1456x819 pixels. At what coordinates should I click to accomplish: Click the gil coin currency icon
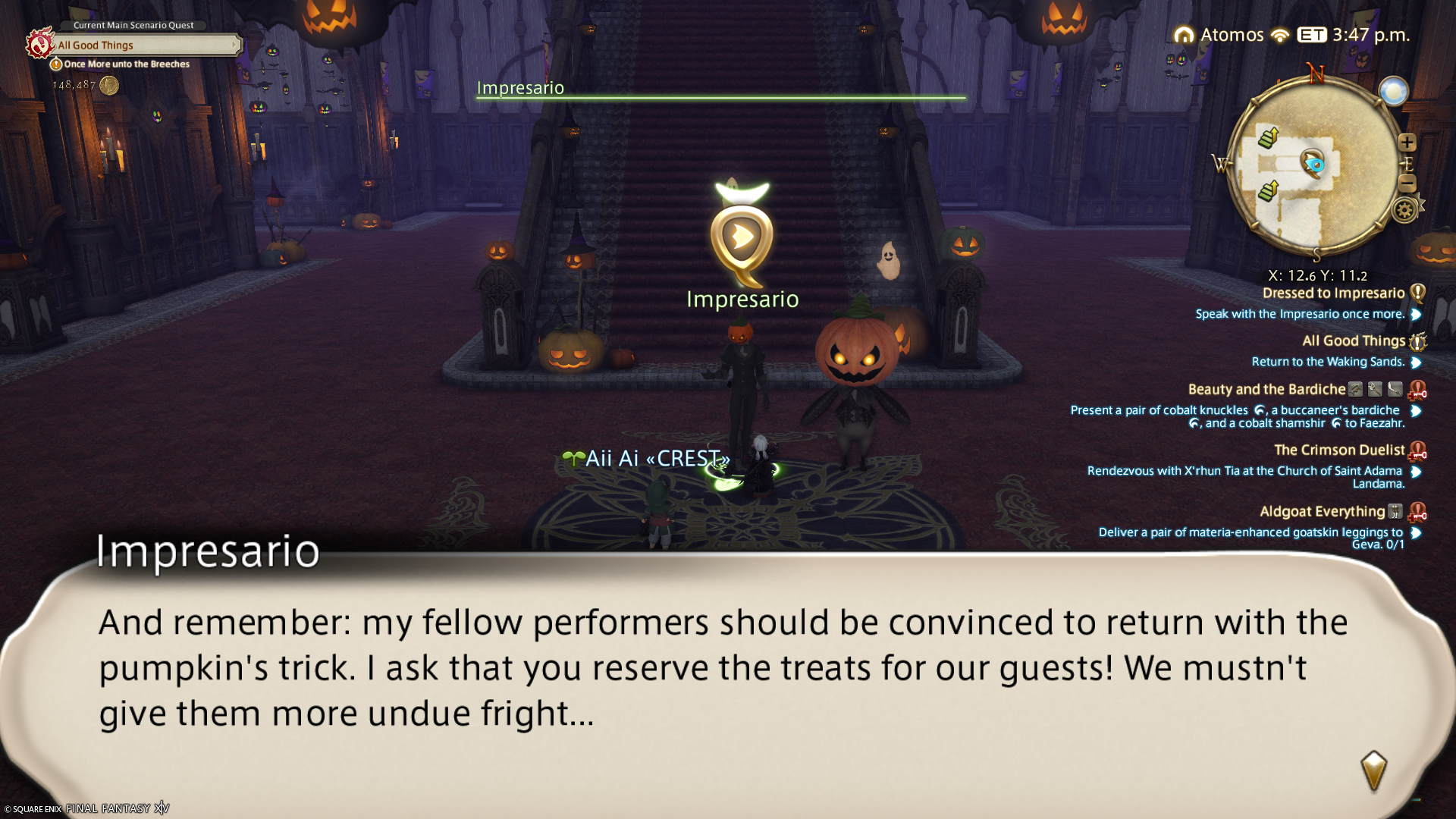click(109, 85)
